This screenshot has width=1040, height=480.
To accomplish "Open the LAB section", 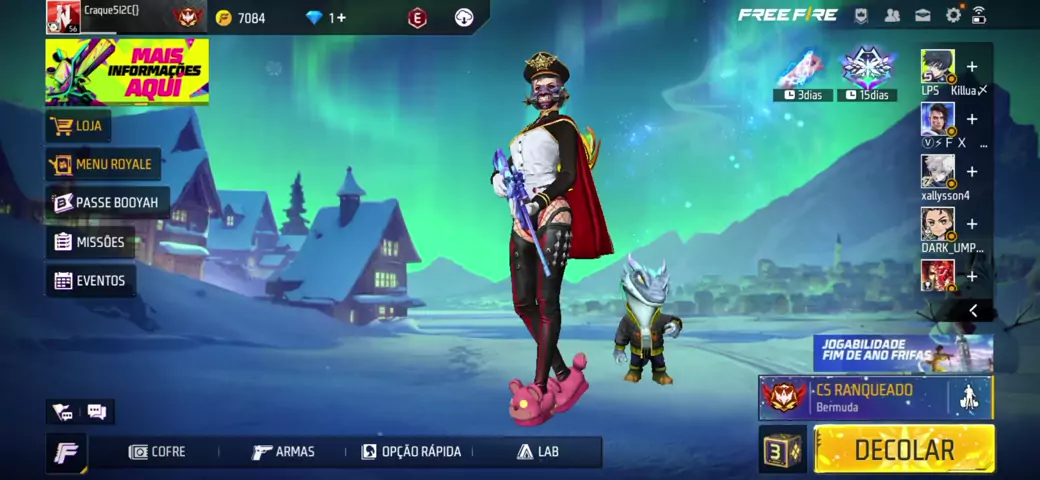I will coord(538,452).
